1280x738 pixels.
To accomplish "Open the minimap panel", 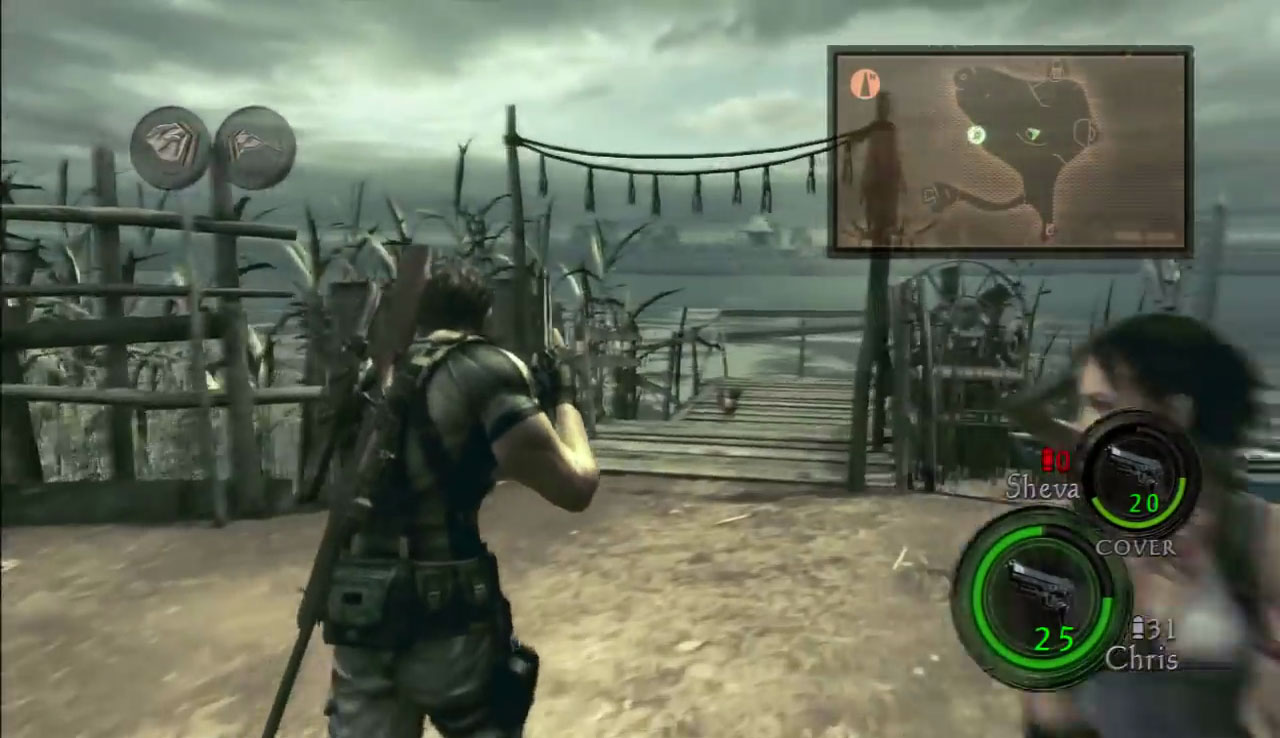I will 1010,151.
